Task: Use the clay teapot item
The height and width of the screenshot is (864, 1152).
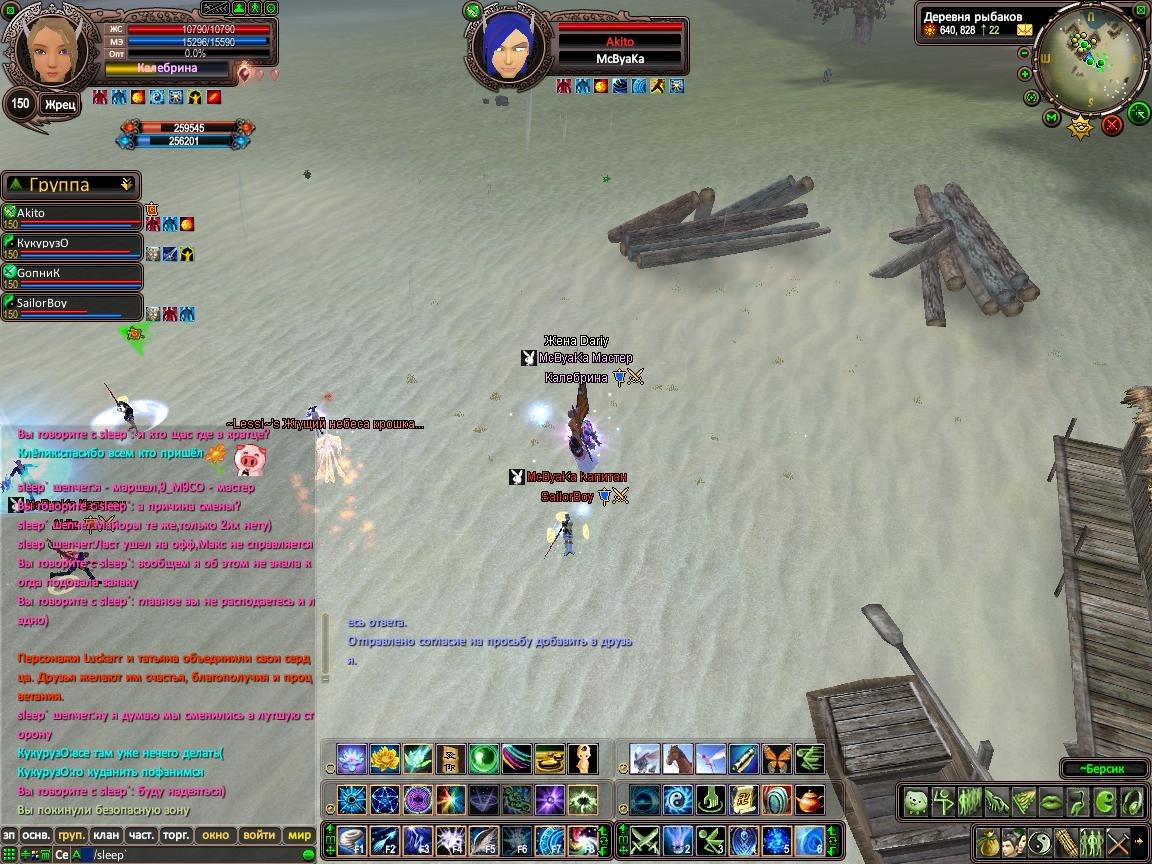Action: click(808, 800)
